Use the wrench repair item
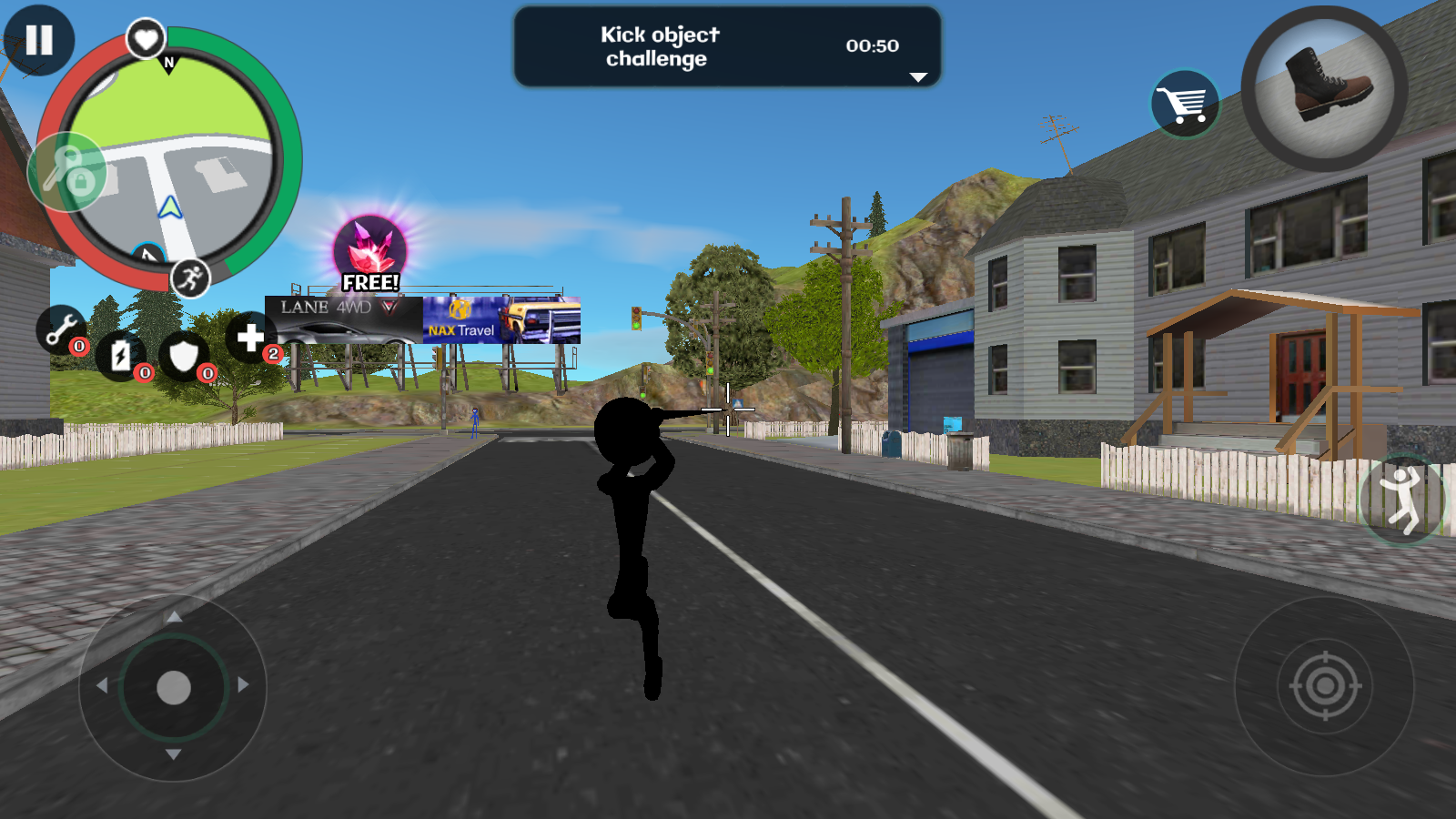Viewport: 1456px width, 819px height. click(x=61, y=329)
